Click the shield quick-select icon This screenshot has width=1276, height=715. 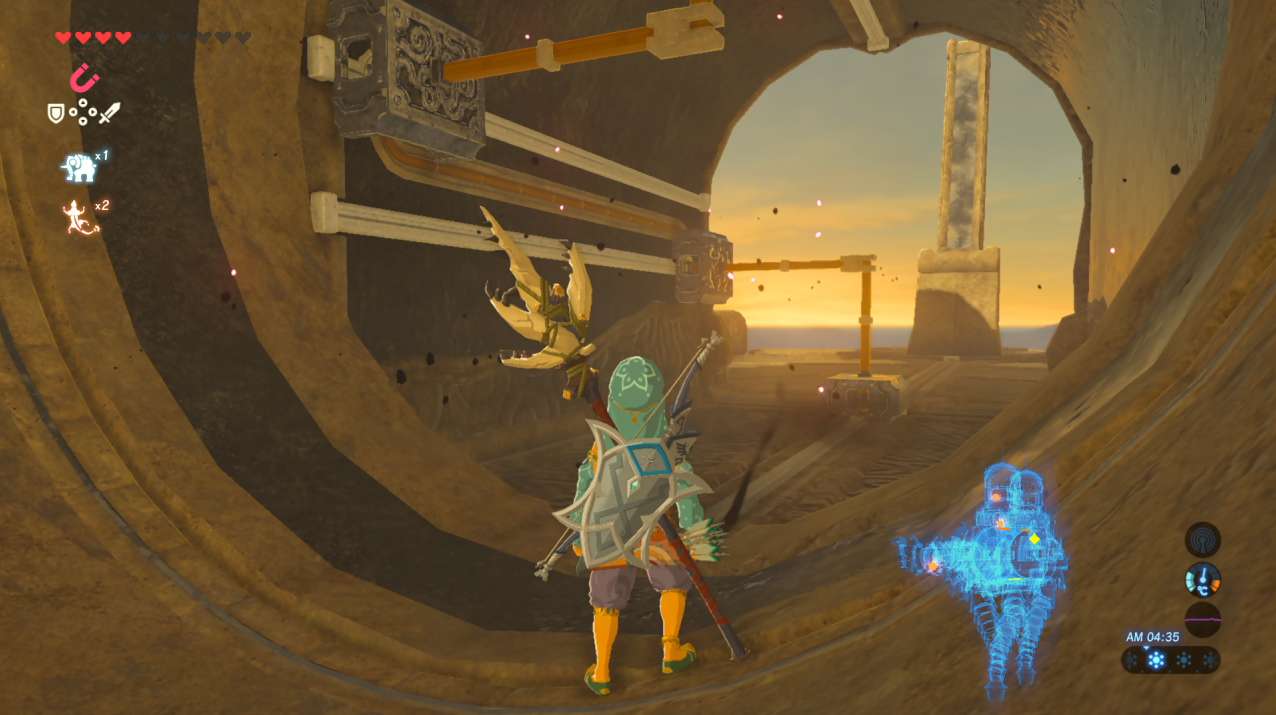click(56, 113)
